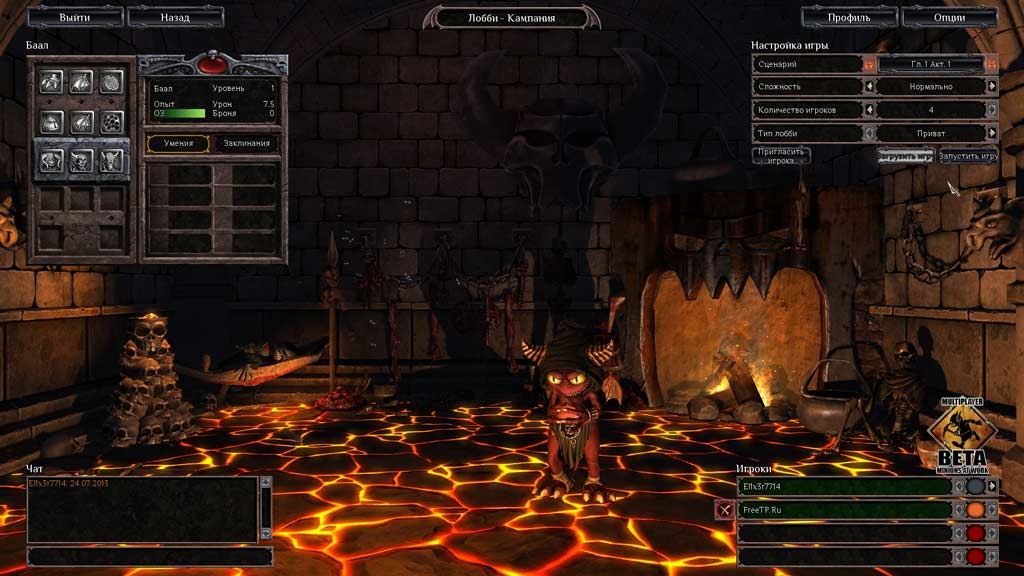This screenshot has width=1024, height=576.
Task: Open the Сценарий selector showing Гл. 1 Акт. 1
Action: click(930, 63)
